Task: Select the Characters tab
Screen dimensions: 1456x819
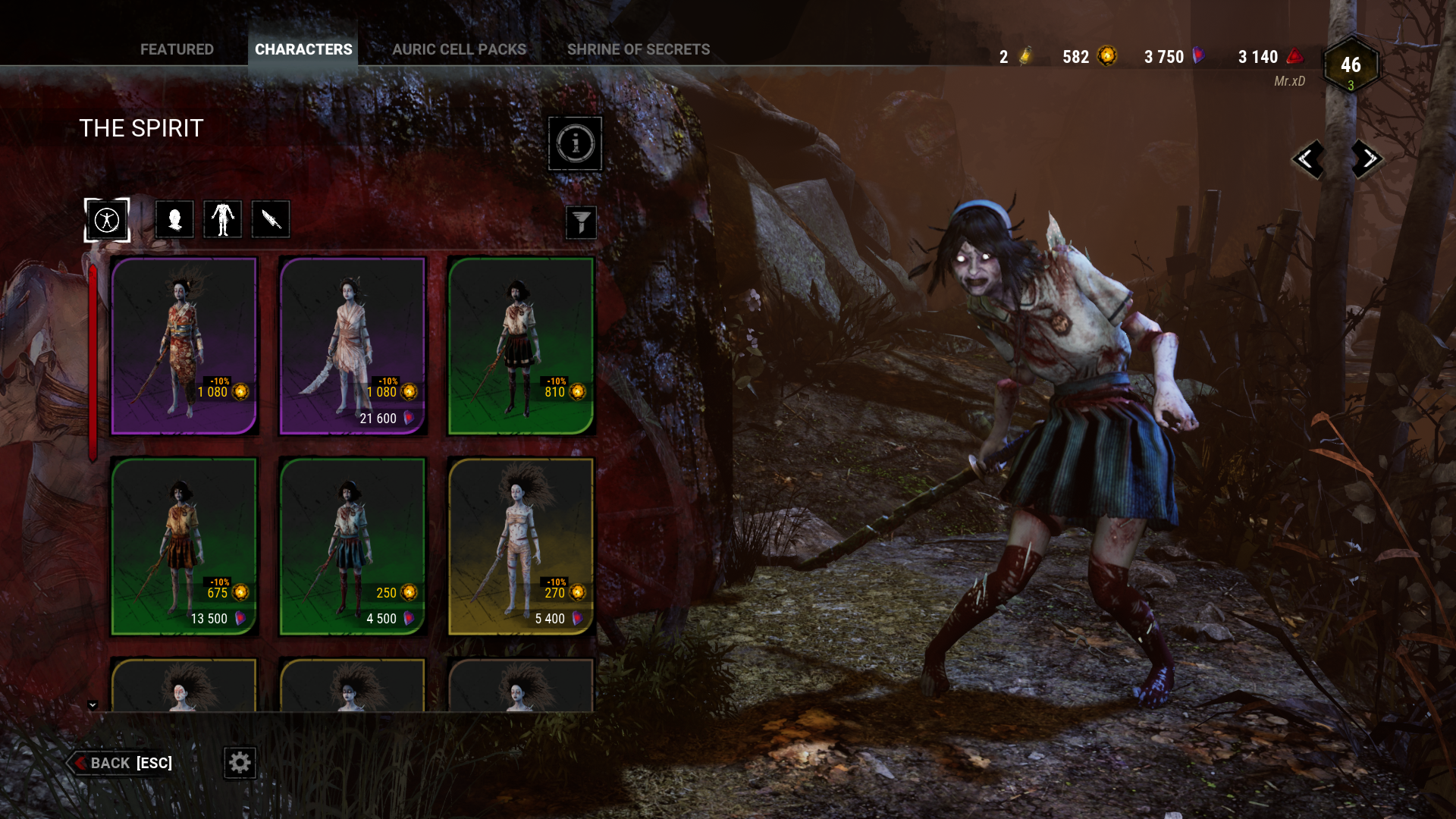Action: (x=303, y=49)
